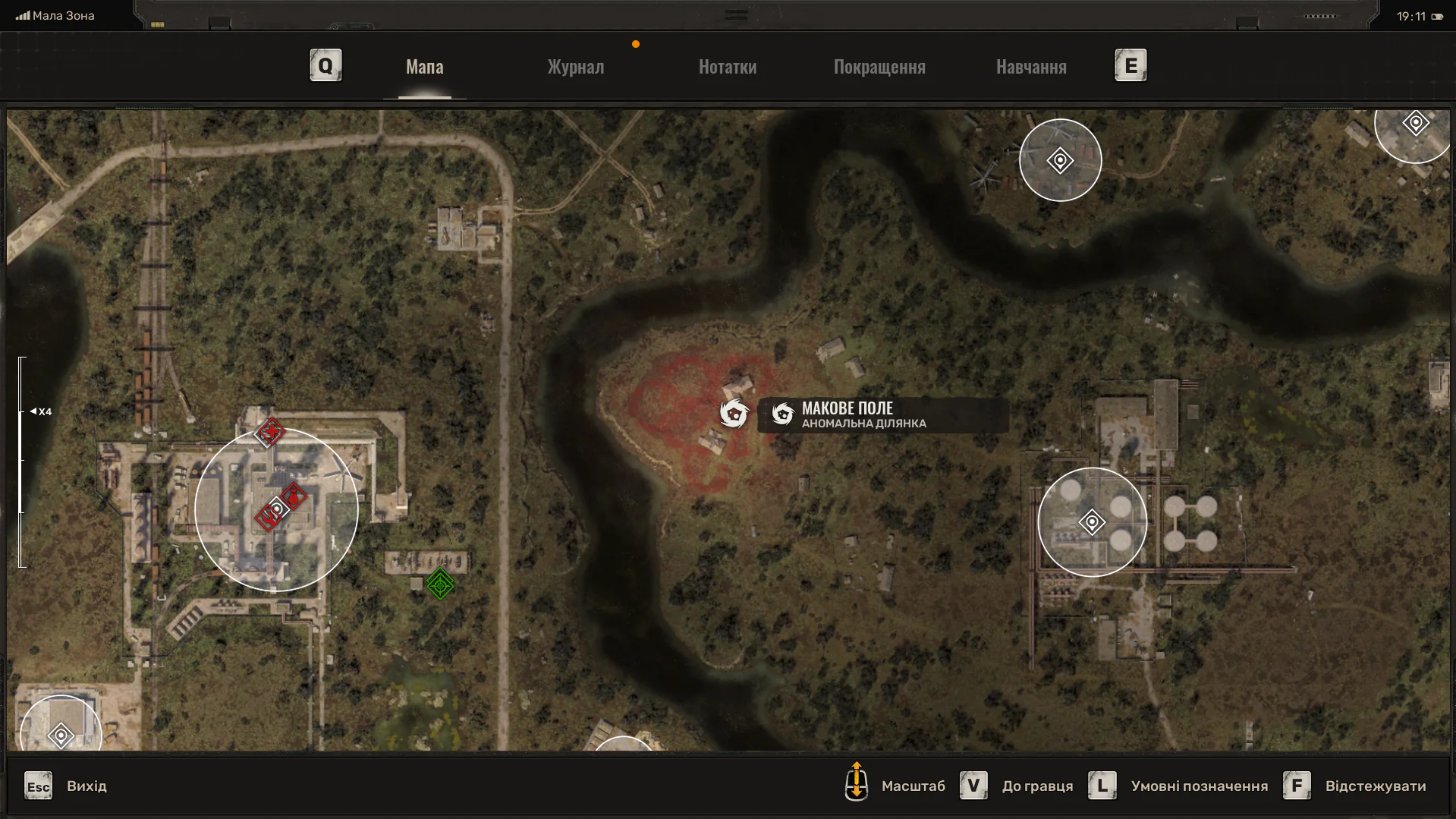This screenshot has width=1456, height=819.
Task: Open the Нотатки tab
Action: pyautogui.click(x=727, y=67)
